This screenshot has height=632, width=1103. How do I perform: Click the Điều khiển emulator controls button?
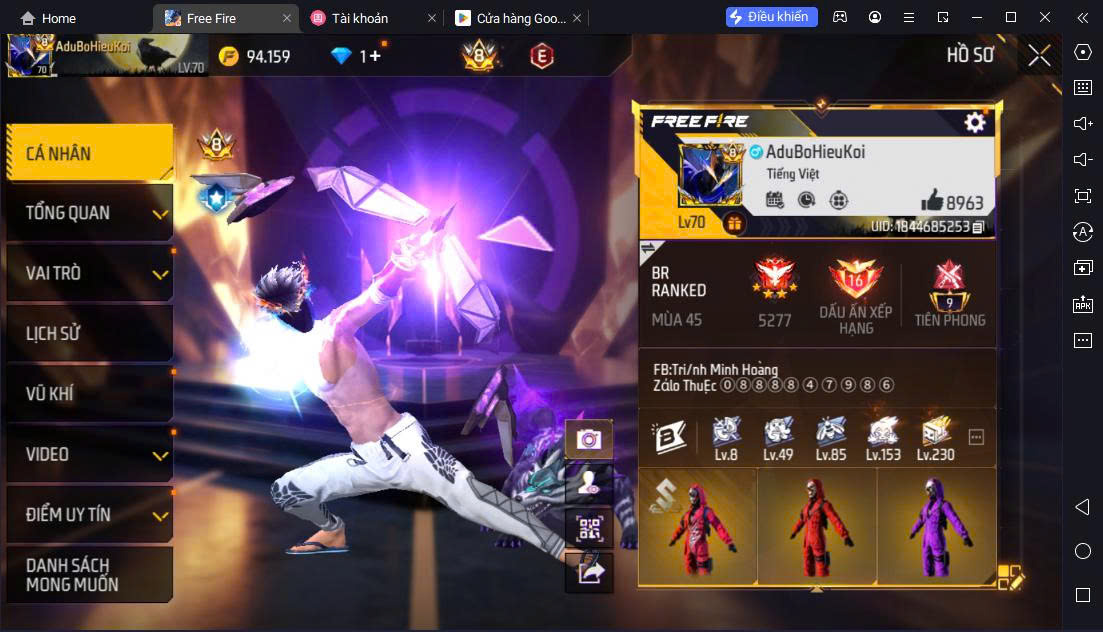click(x=771, y=17)
